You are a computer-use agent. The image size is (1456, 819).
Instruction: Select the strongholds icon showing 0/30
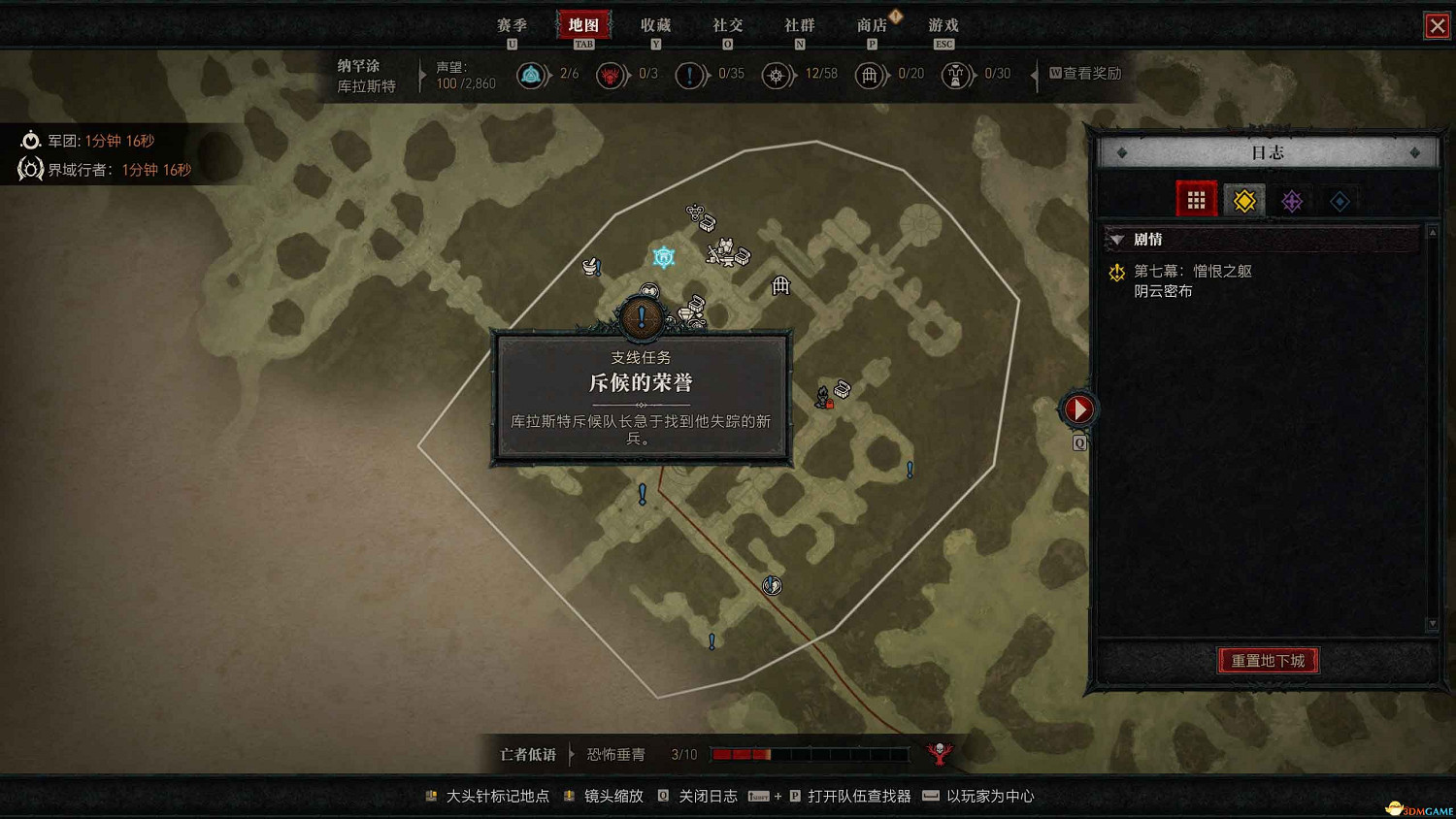pos(956,75)
